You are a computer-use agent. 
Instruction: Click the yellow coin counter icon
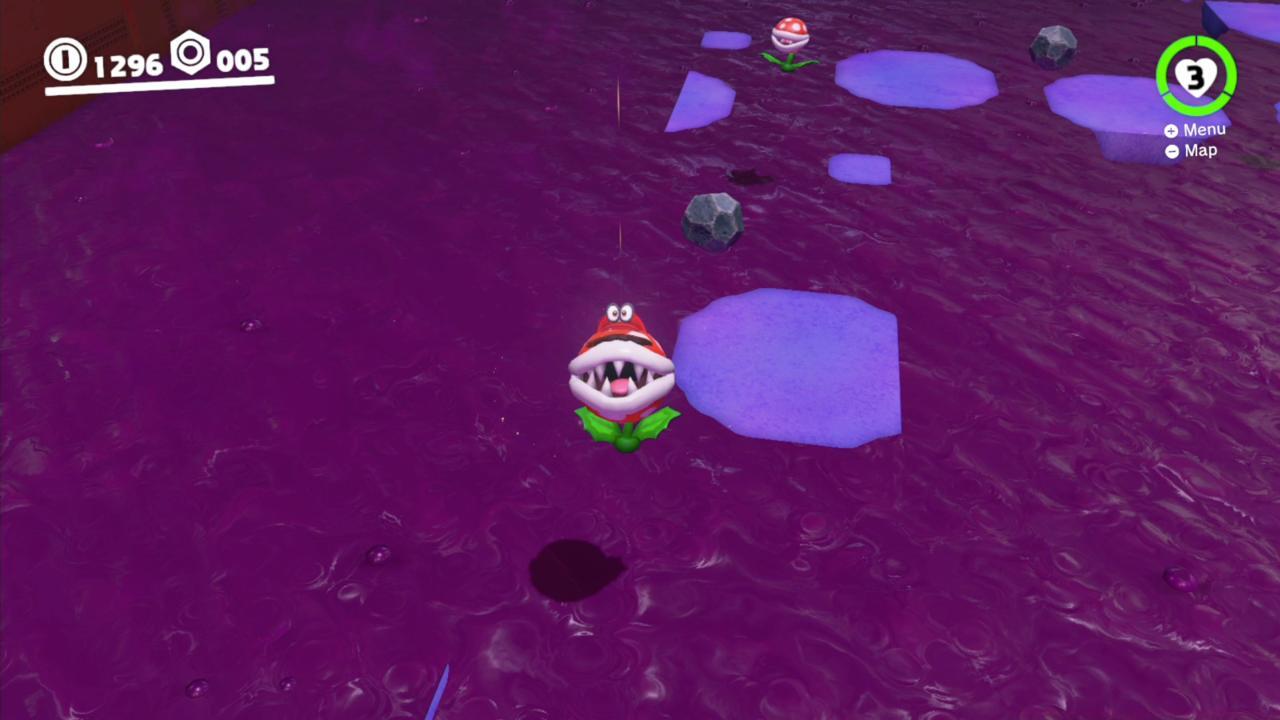coord(64,60)
